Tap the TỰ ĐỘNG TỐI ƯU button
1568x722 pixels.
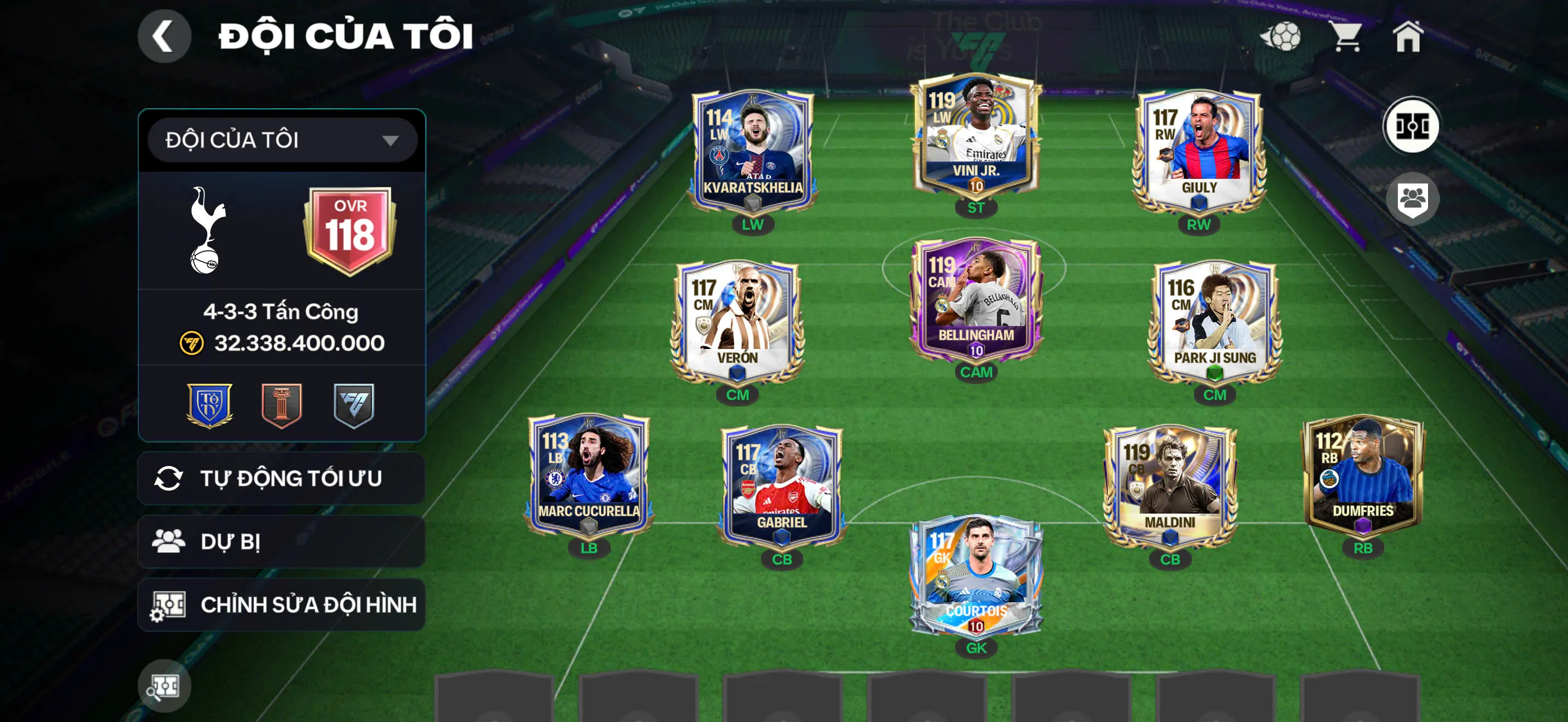282,479
